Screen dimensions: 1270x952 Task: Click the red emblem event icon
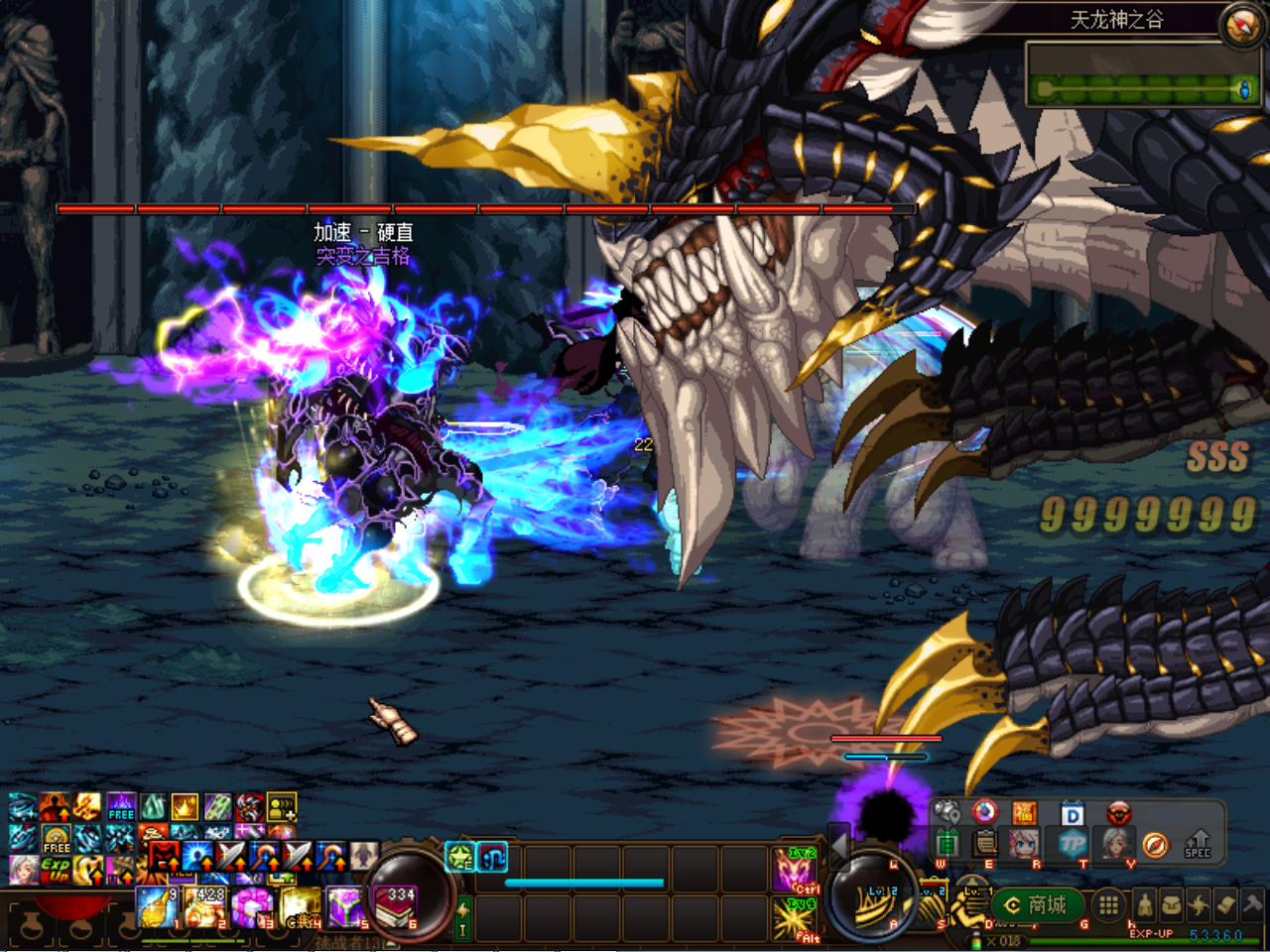click(1120, 814)
